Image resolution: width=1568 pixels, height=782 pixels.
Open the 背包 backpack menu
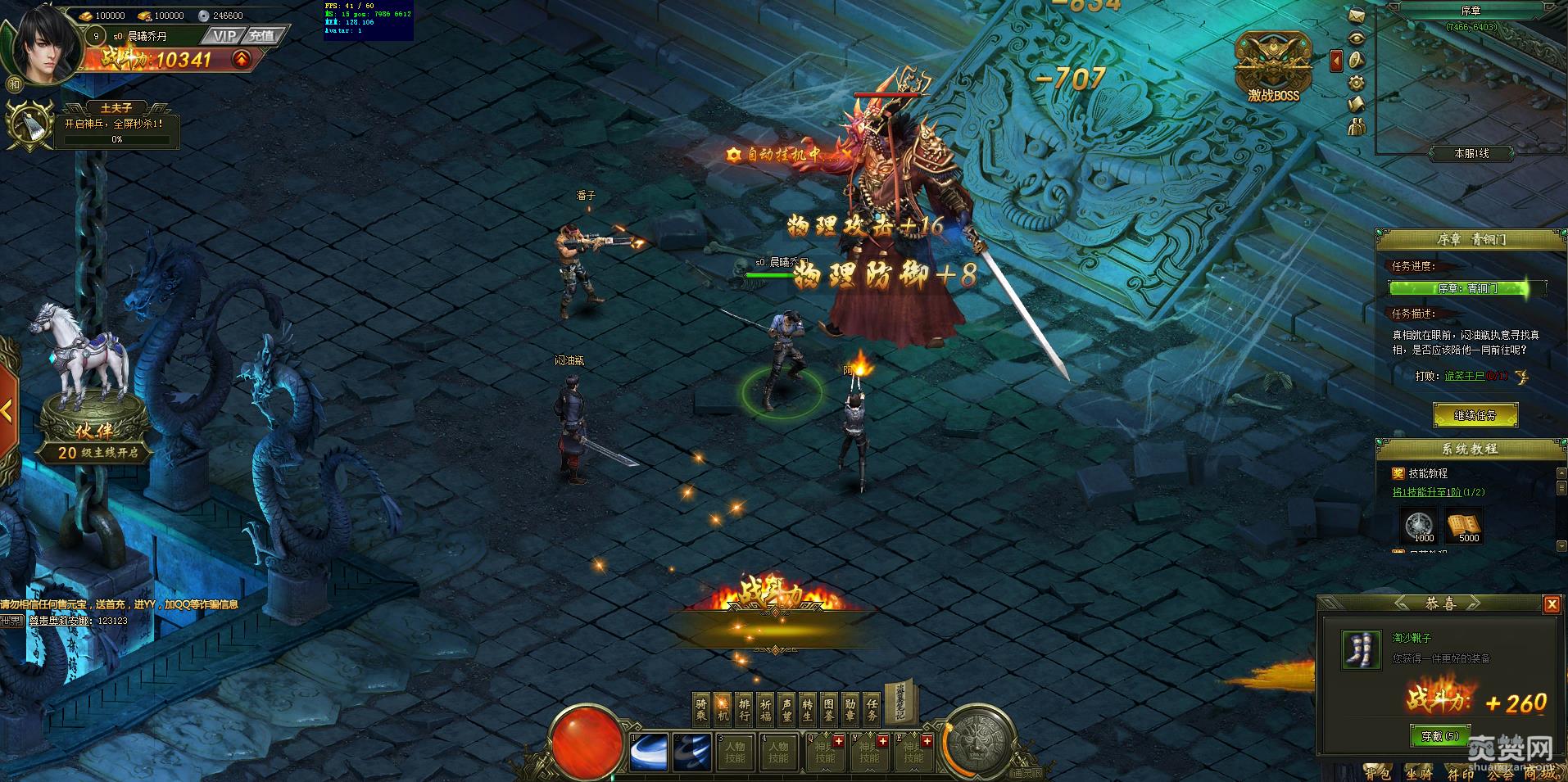pos(1377,772)
